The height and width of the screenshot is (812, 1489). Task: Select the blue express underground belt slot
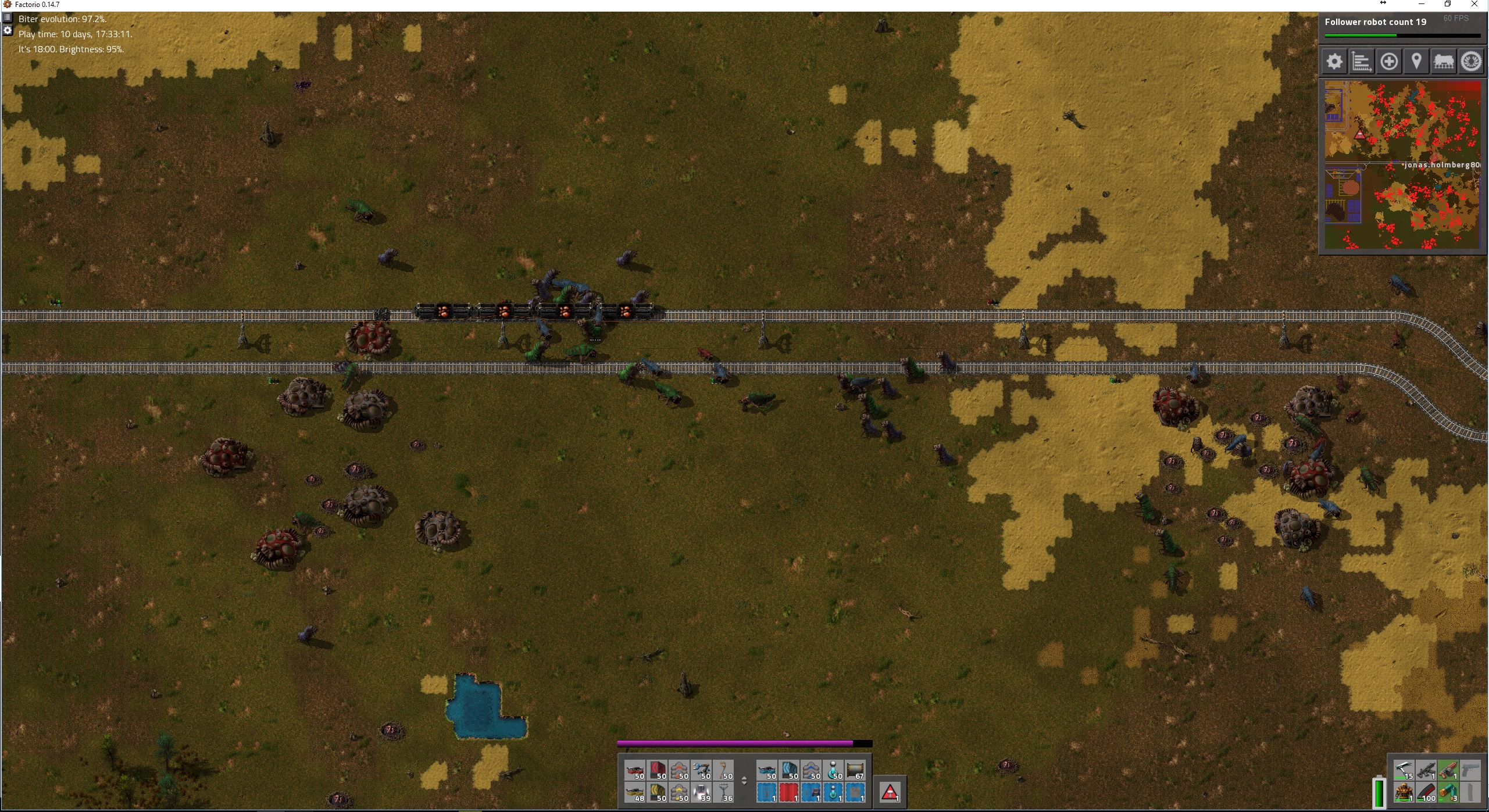click(x=790, y=771)
